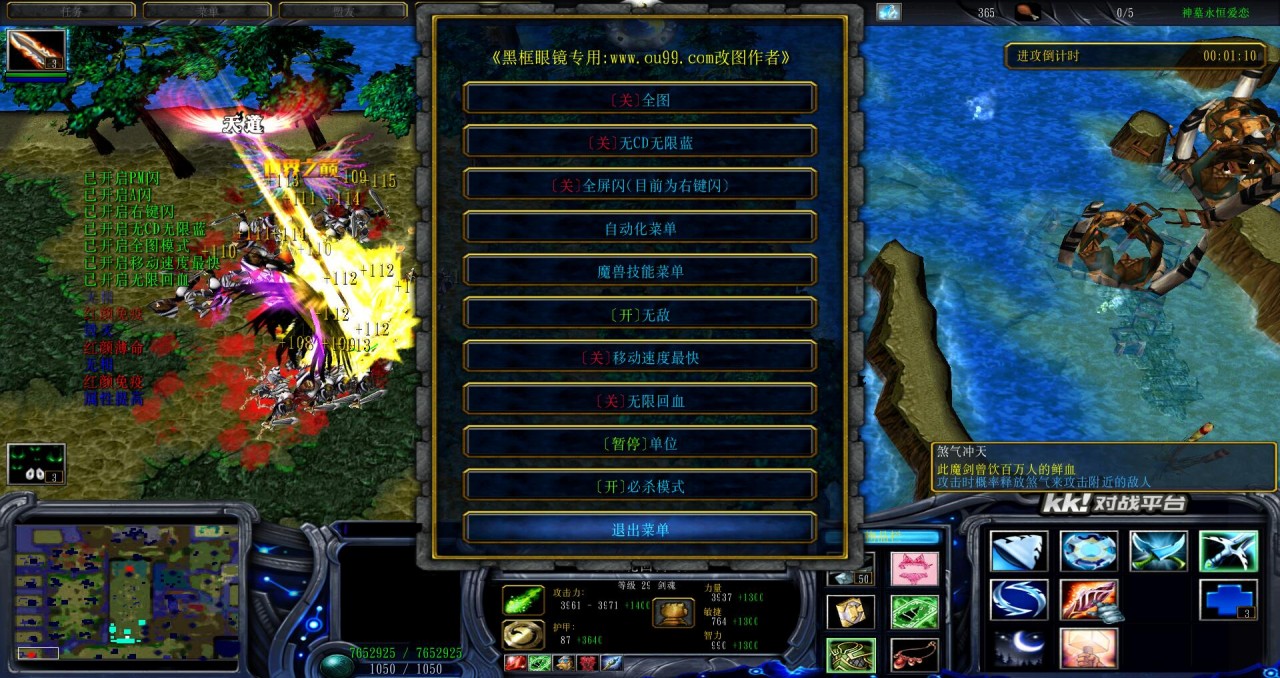Viewport: 1280px width, 678px height.
Task: Toggle the 无CD无限蓝 cheat entry
Action: pyautogui.click(x=640, y=142)
